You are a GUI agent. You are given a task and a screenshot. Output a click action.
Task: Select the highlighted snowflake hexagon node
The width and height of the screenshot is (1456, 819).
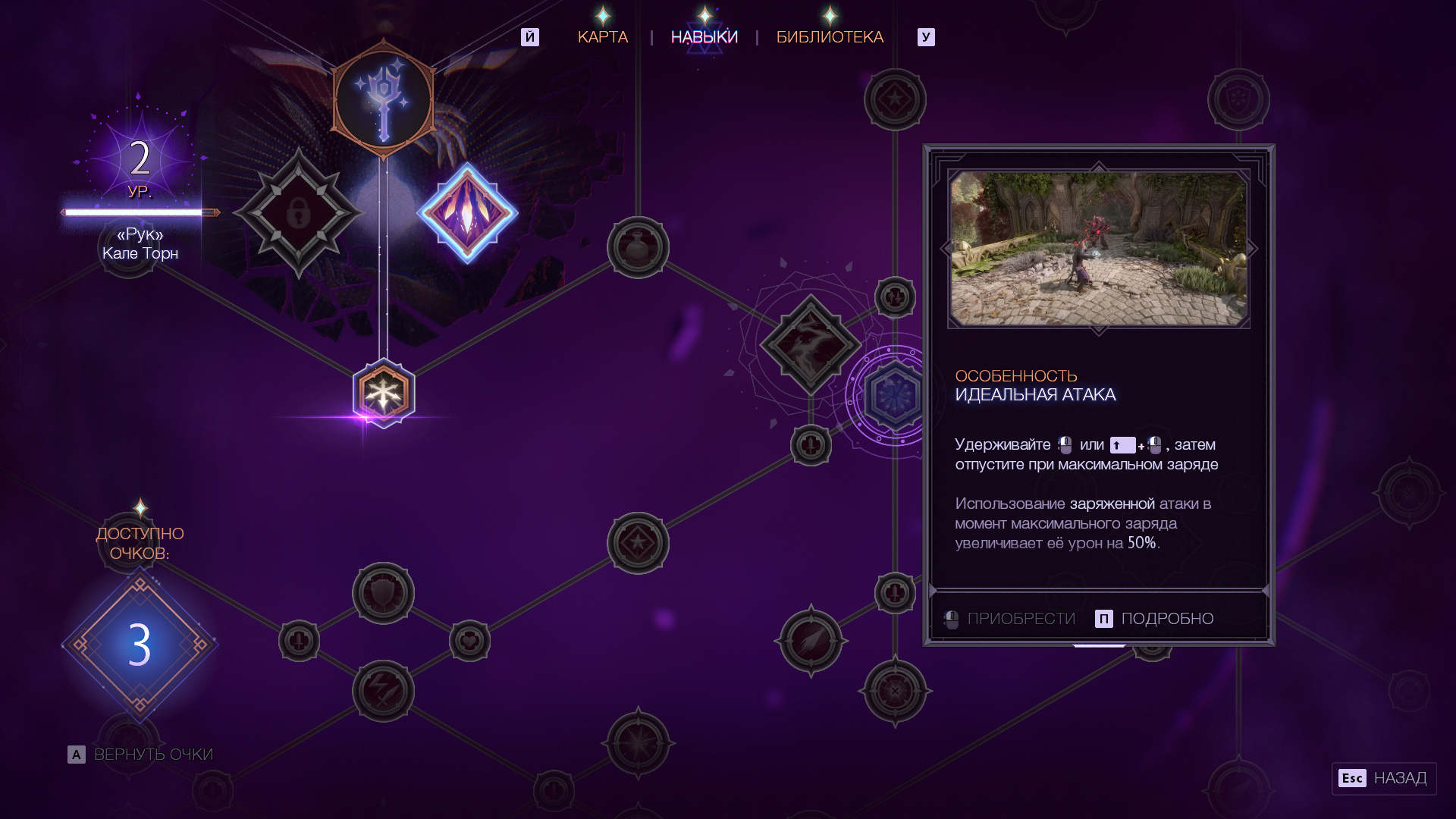coord(384,394)
